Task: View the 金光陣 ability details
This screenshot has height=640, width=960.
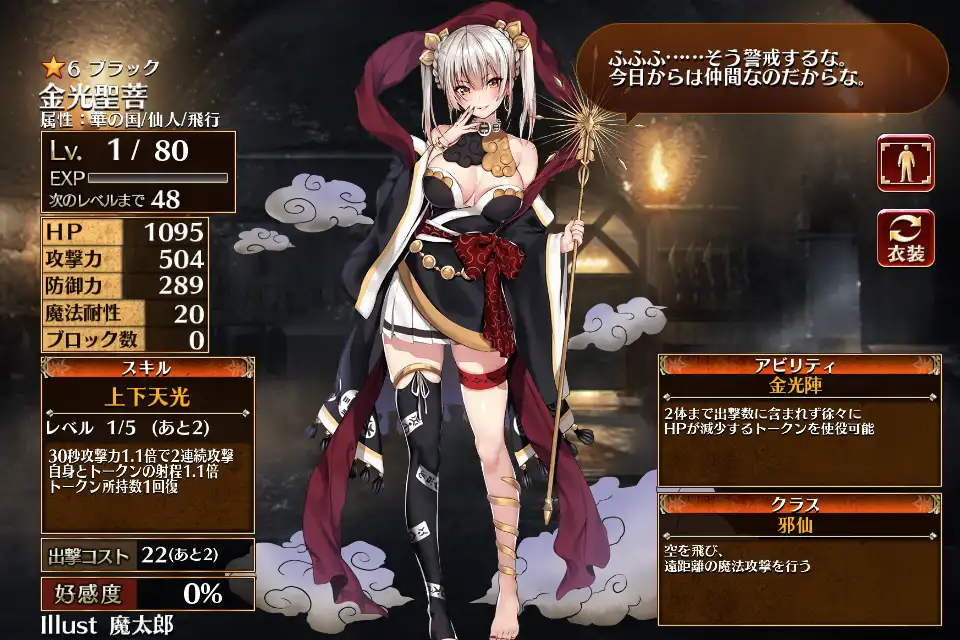Action: point(797,385)
